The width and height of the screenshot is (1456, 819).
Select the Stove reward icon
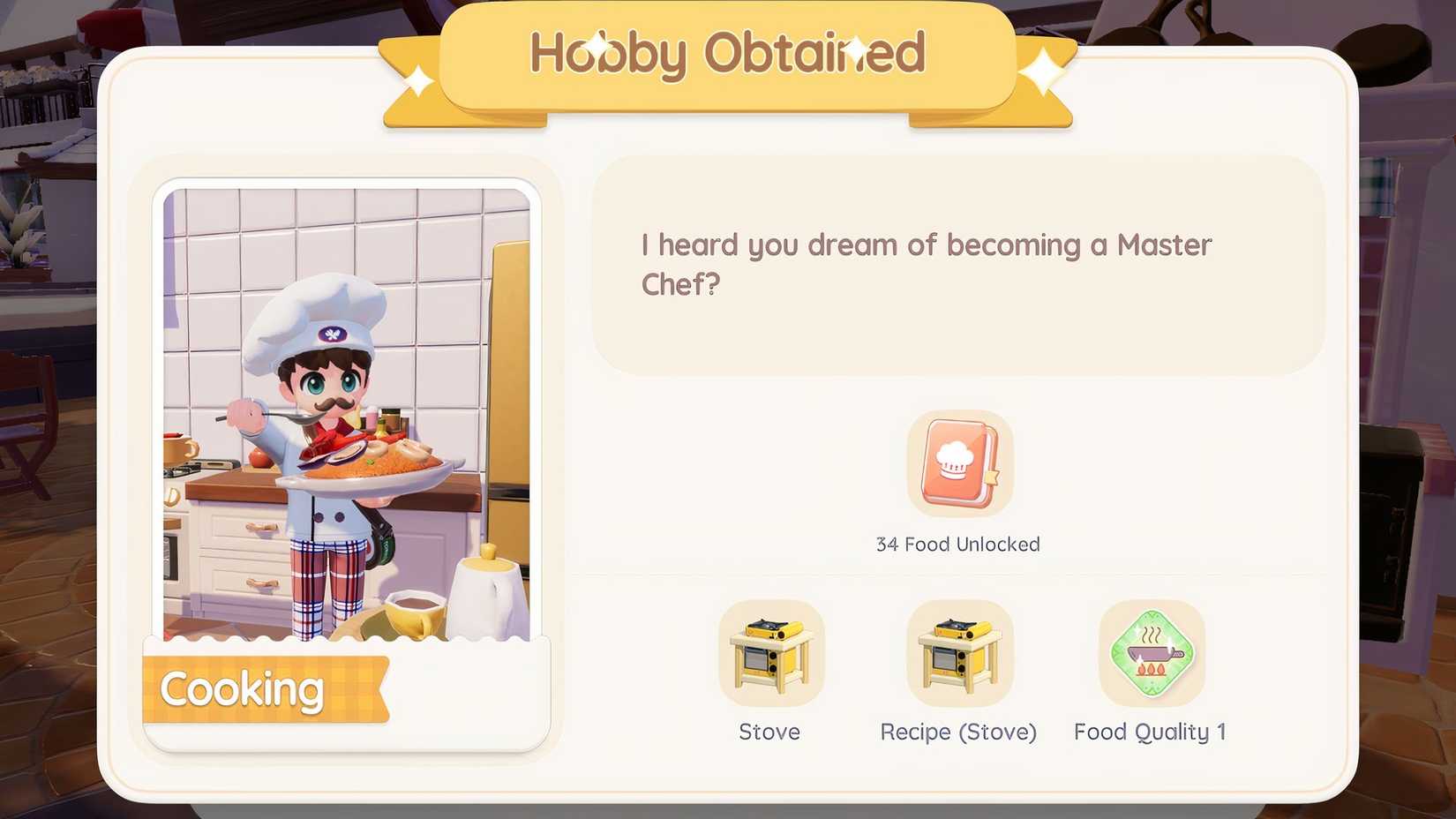pyautogui.click(x=769, y=653)
